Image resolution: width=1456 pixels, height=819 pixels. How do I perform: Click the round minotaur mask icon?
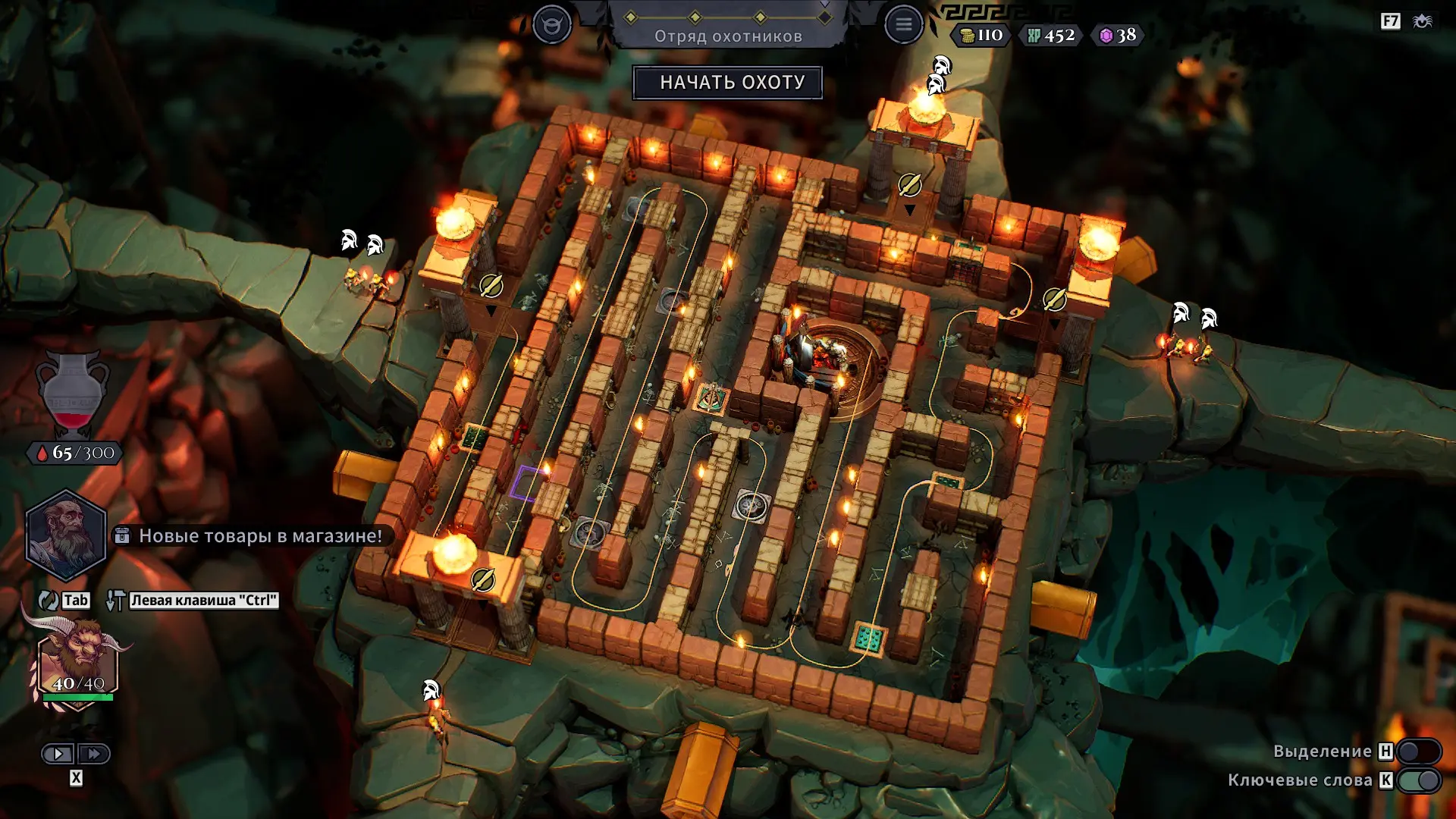pyautogui.click(x=551, y=24)
